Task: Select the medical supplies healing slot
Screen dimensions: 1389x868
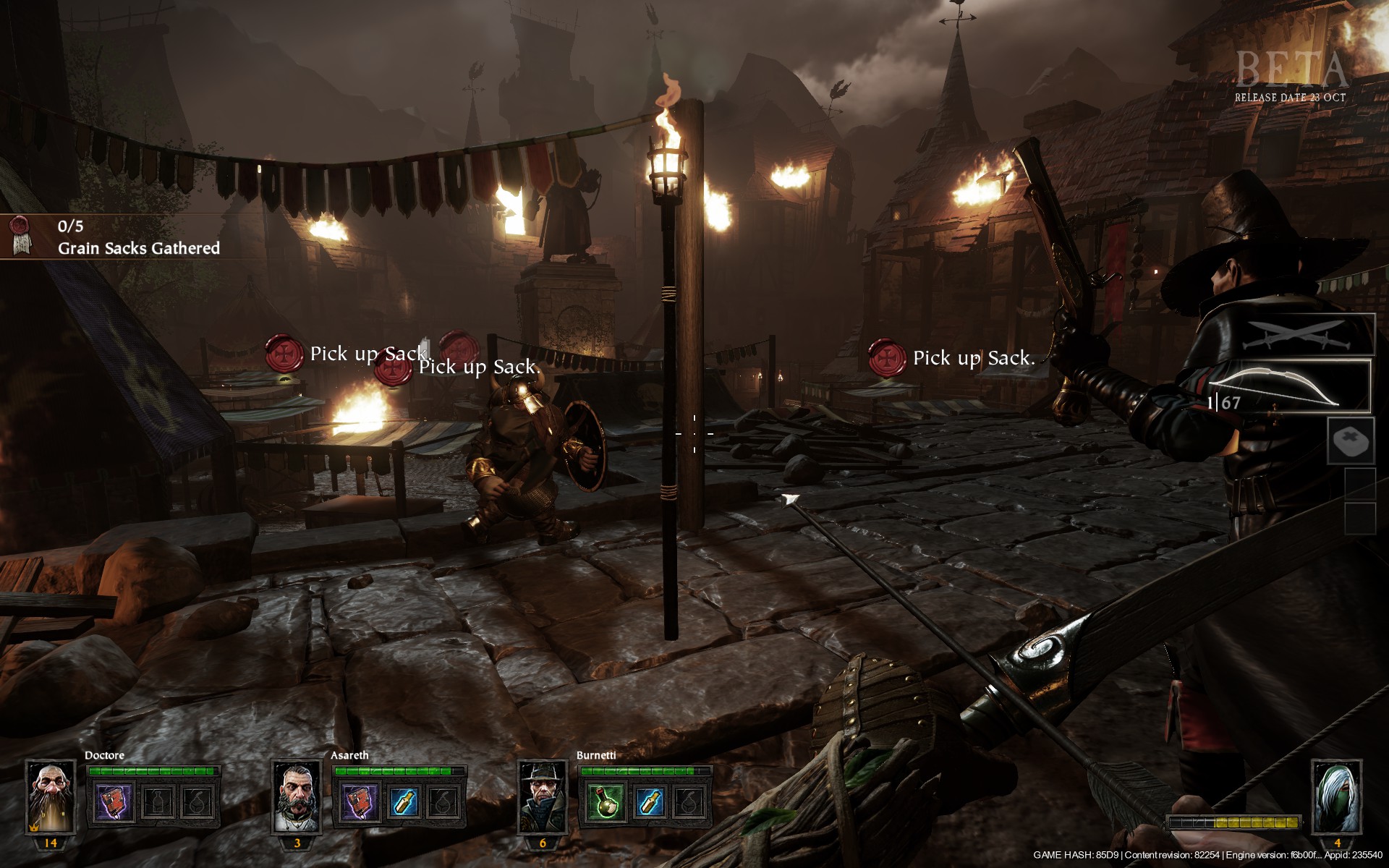Action: tap(1351, 441)
